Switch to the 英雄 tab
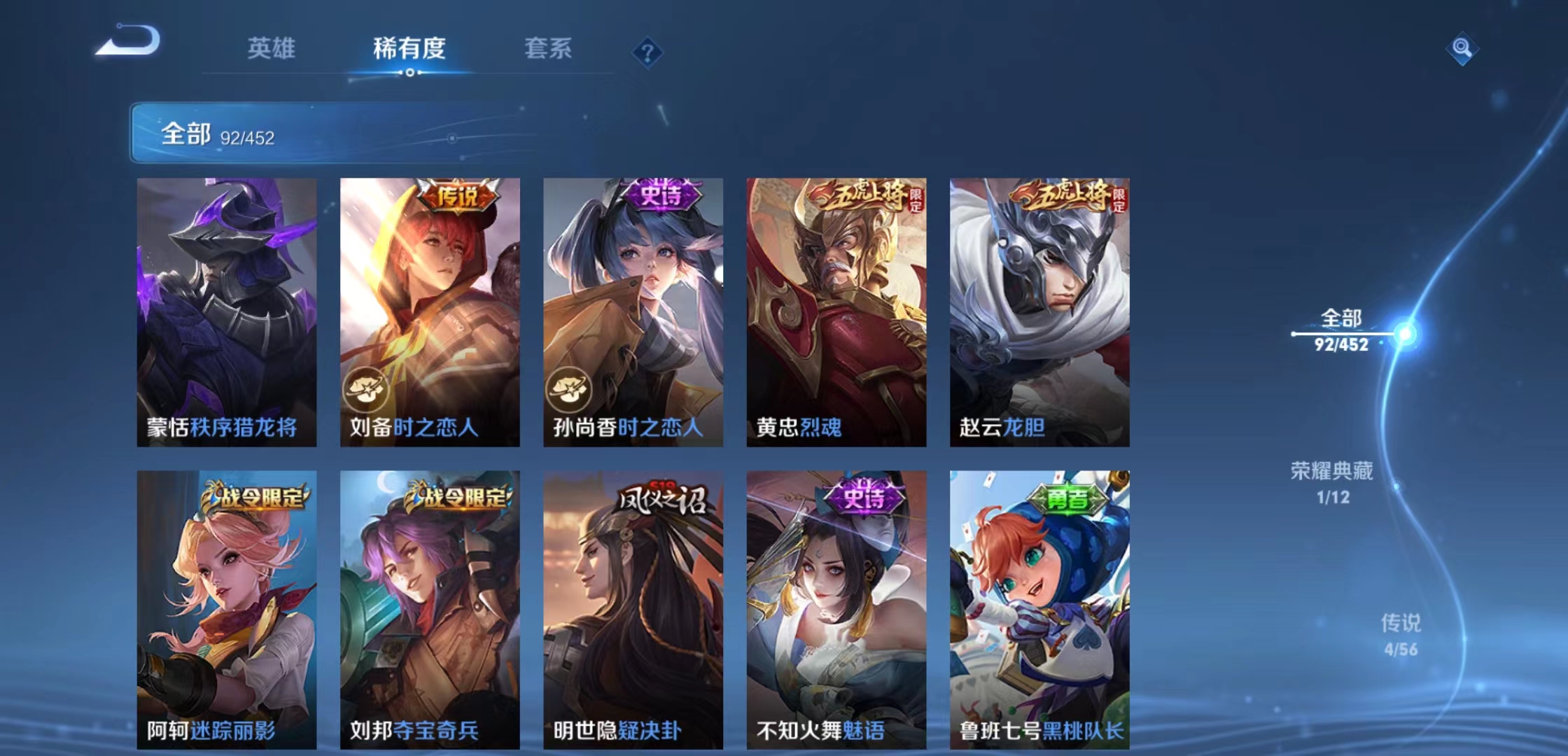Viewport: 1568px width, 756px height. coord(272,49)
